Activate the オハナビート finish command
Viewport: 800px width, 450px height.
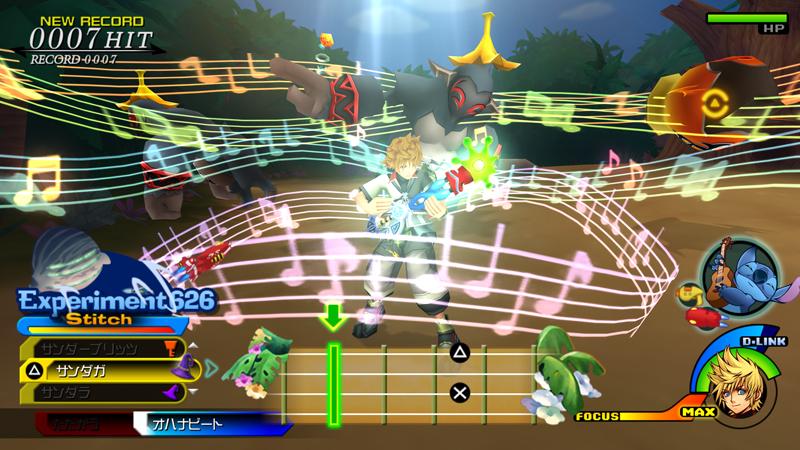pyautogui.click(x=208, y=424)
